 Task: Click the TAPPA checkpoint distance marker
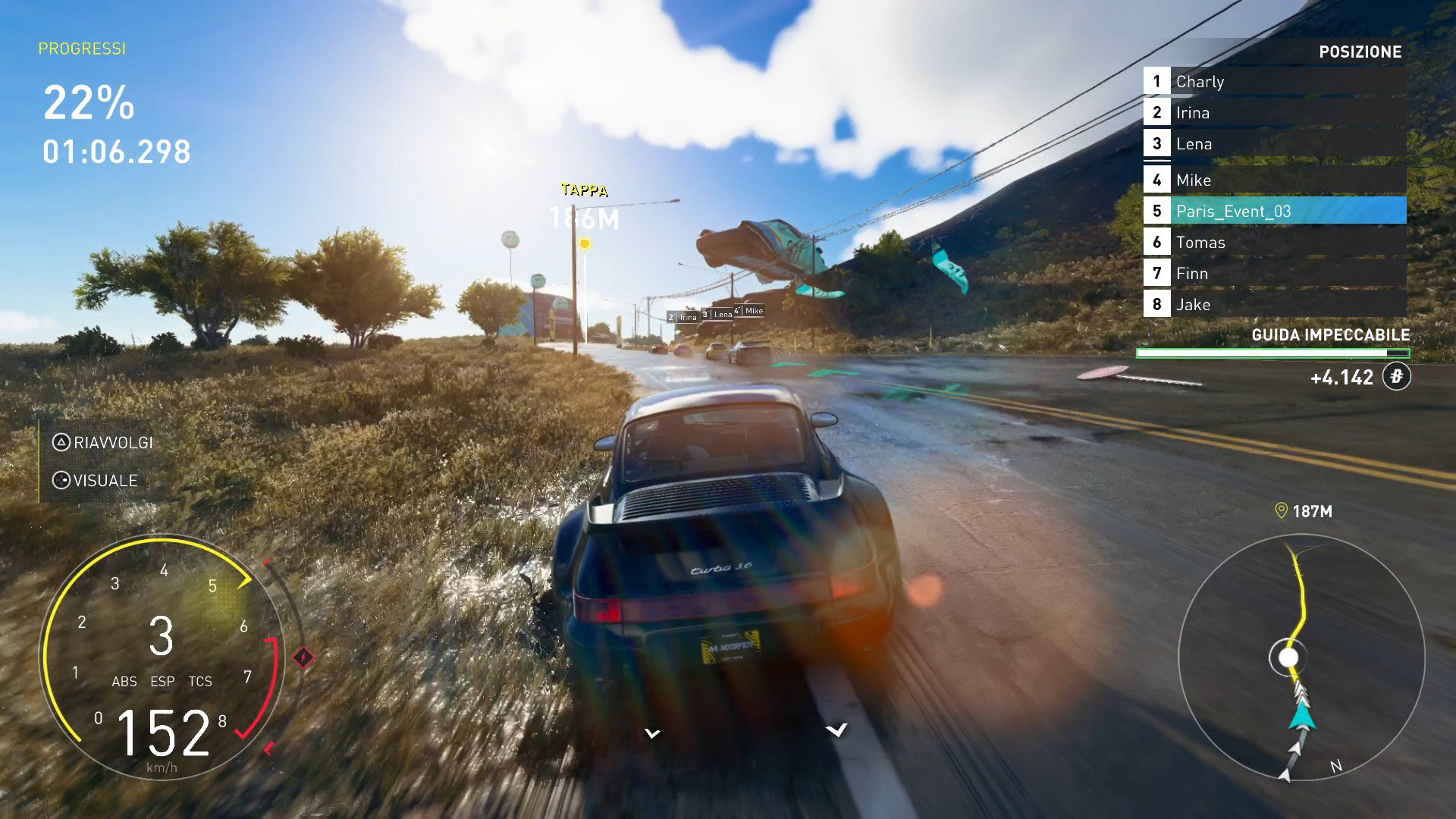click(x=584, y=206)
